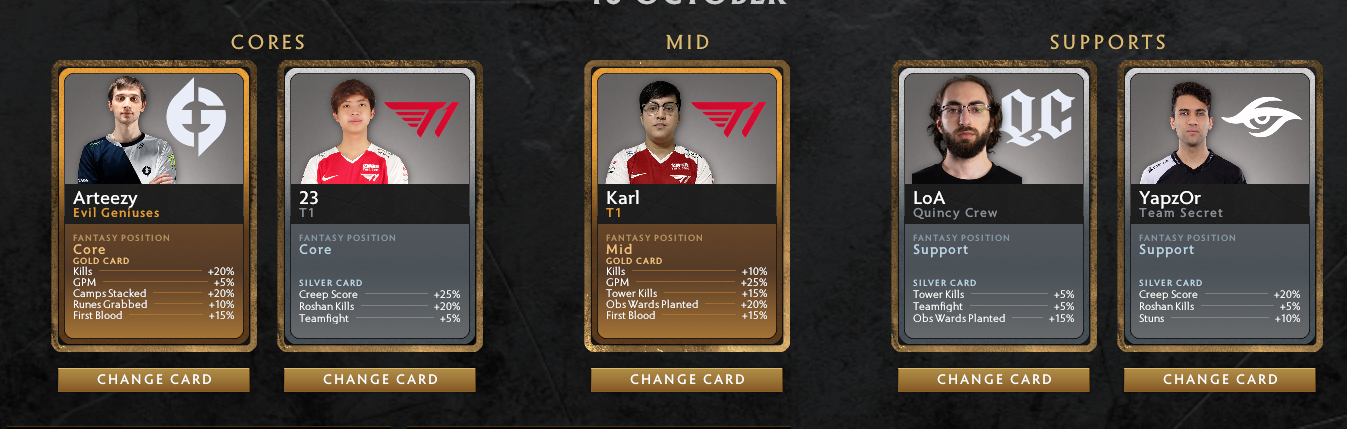Click Change Card under Arteezy
The height and width of the screenshot is (429, 1347).
tap(154, 380)
